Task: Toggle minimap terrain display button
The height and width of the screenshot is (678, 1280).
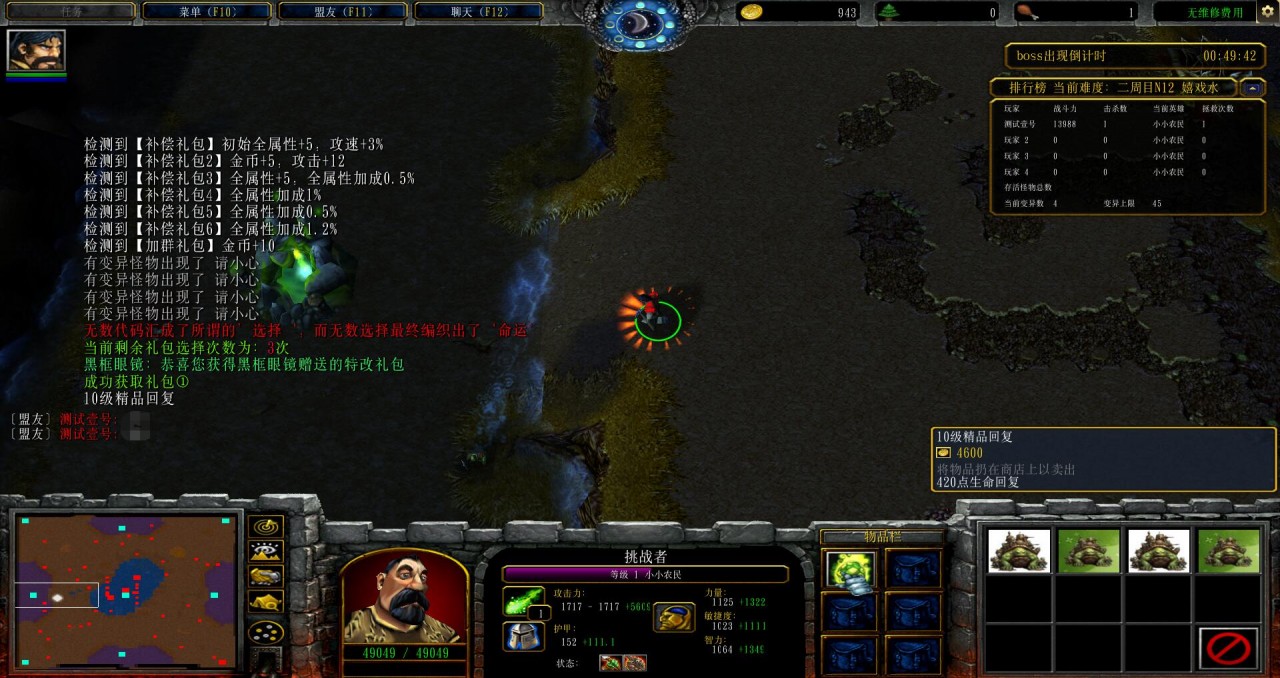Action: [265, 551]
